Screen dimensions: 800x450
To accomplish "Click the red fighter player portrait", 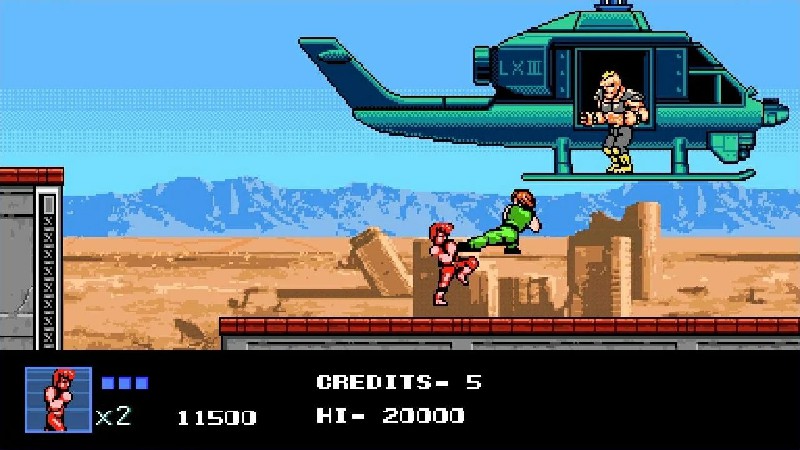I will [x=58, y=399].
